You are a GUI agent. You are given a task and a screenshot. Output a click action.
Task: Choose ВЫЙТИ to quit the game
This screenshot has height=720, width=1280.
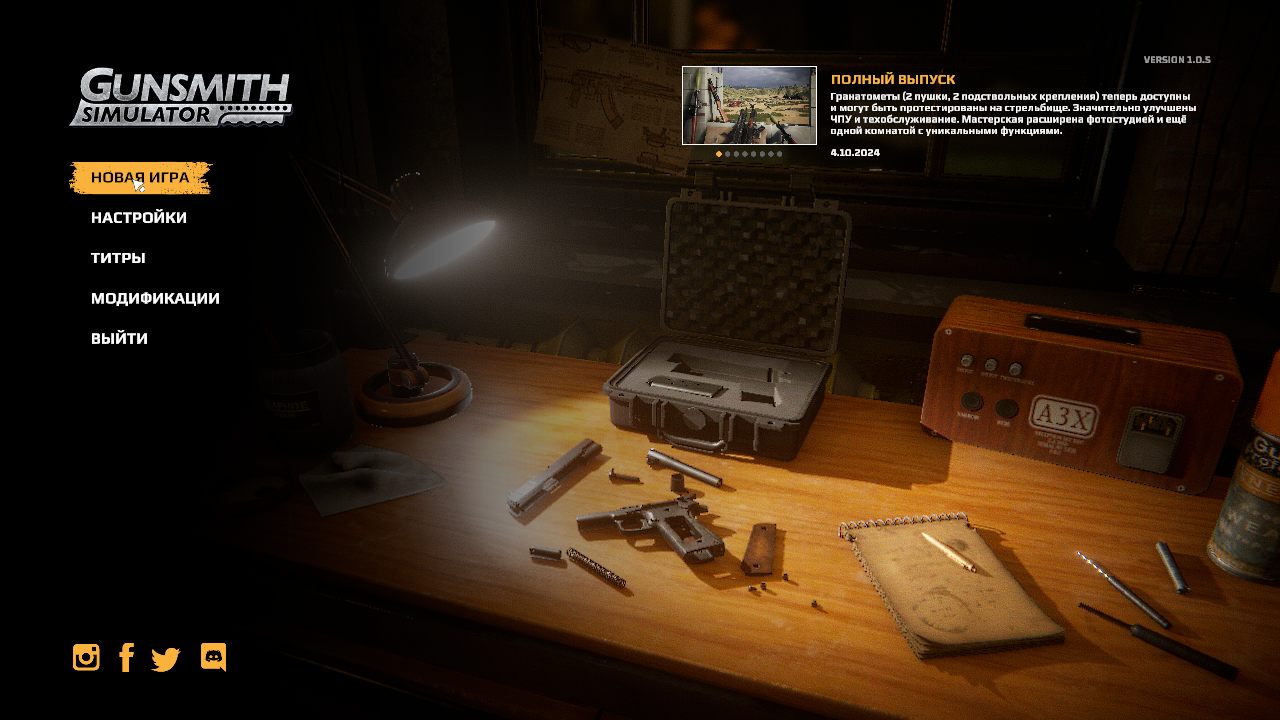119,339
